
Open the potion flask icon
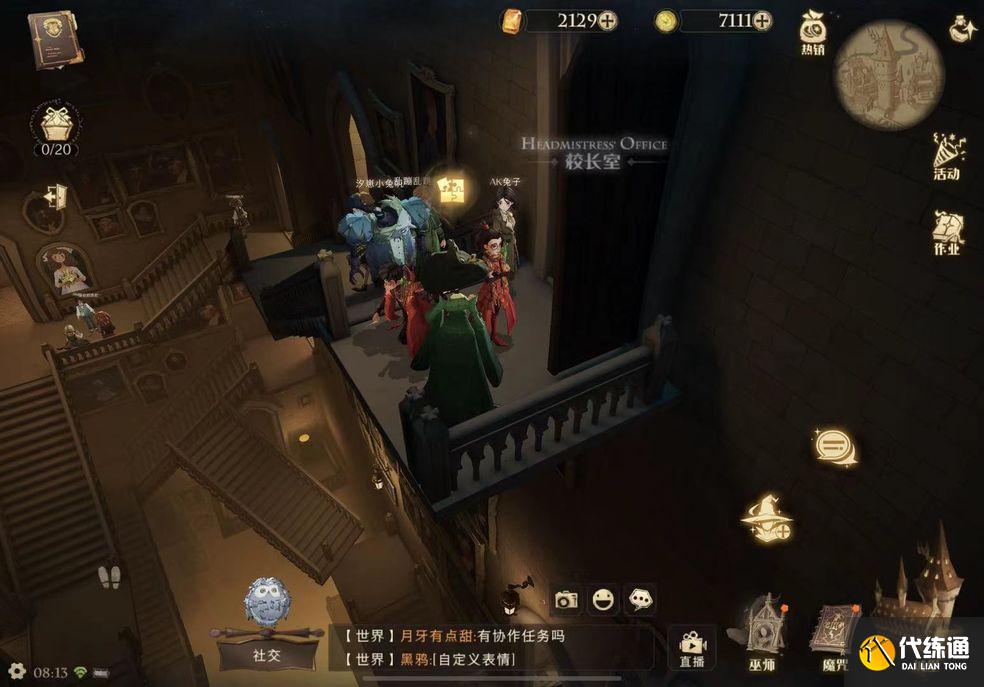[962, 30]
